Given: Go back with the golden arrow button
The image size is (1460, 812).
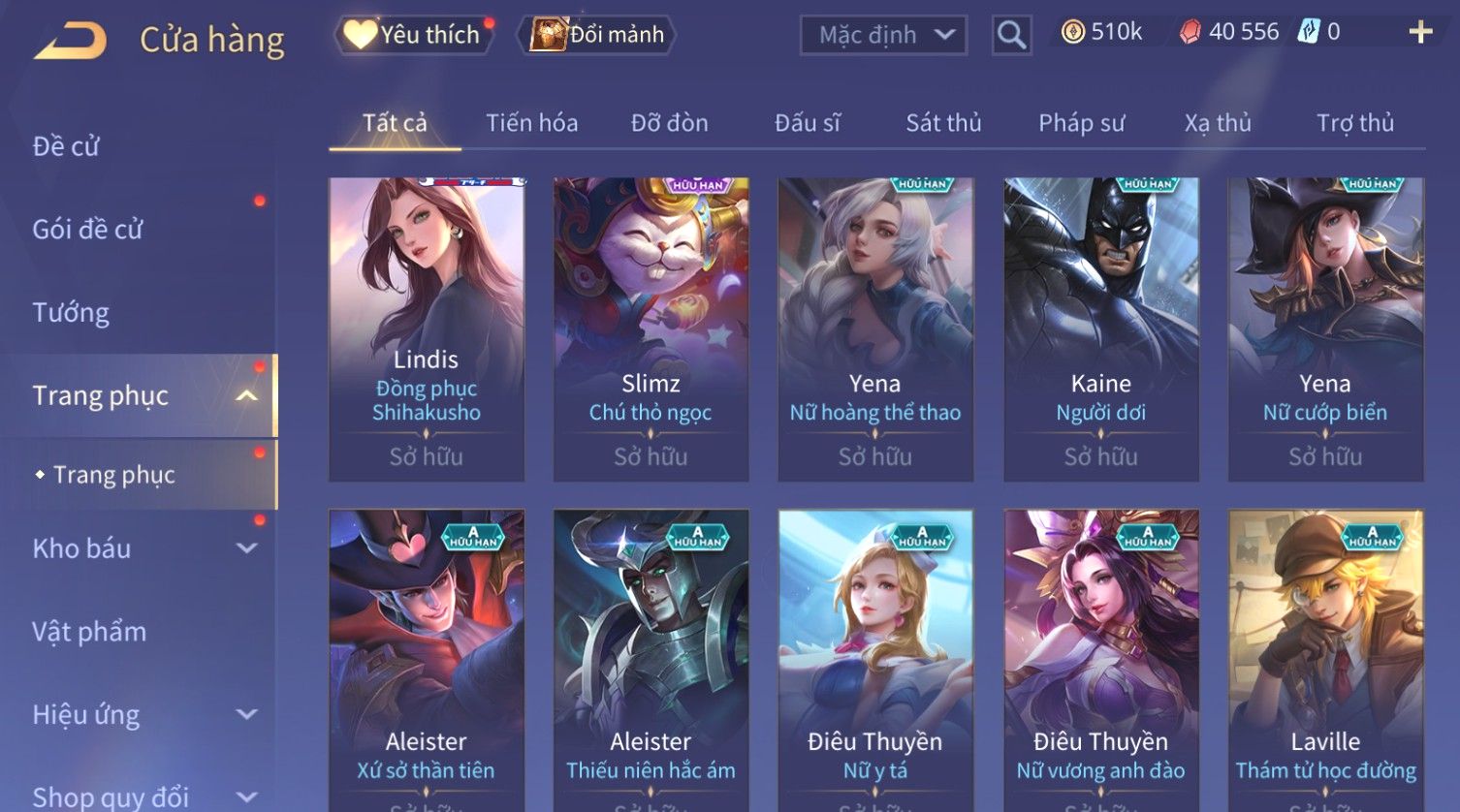Looking at the screenshot, I should coord(70,41).
